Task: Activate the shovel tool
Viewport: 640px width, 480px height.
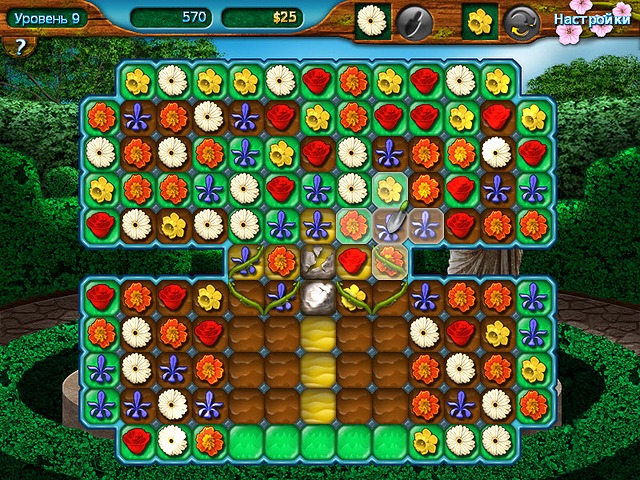Action: 413,20
